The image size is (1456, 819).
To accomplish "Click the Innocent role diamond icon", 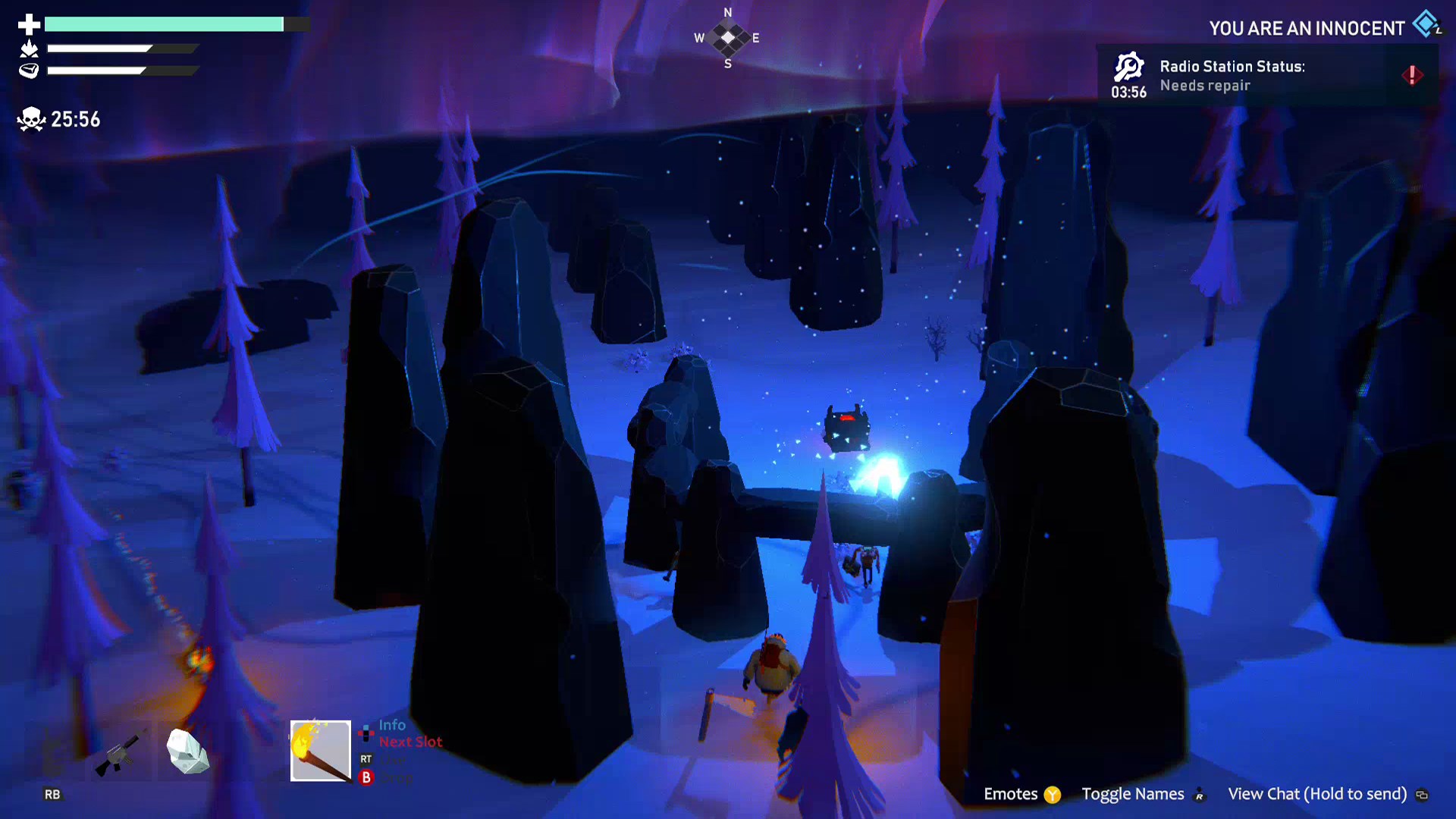I will pos(1426,24).
